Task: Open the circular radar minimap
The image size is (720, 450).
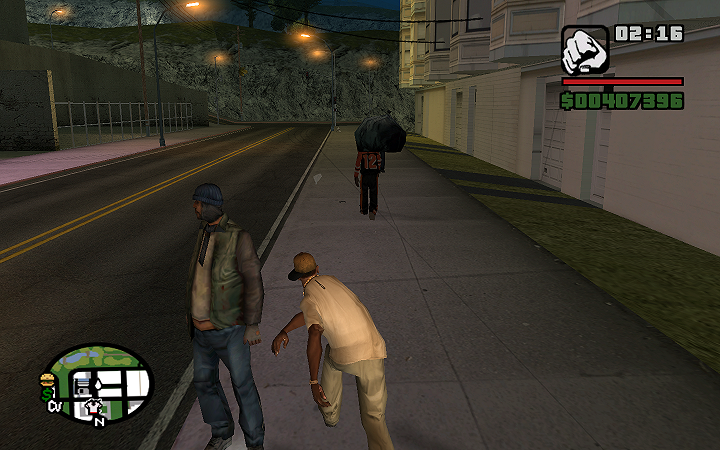Action: (x=100, y=383)
